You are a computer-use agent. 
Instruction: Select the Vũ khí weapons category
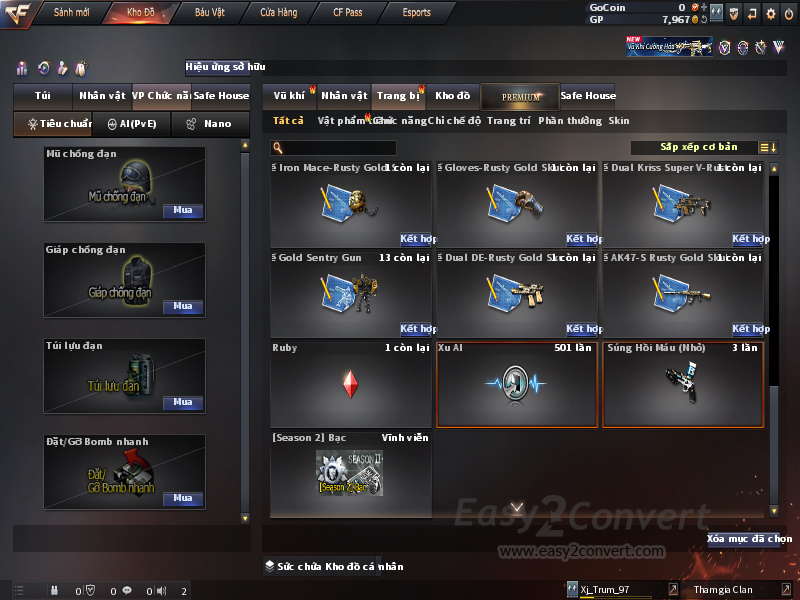pyautogui.click(x=289, y=96)
